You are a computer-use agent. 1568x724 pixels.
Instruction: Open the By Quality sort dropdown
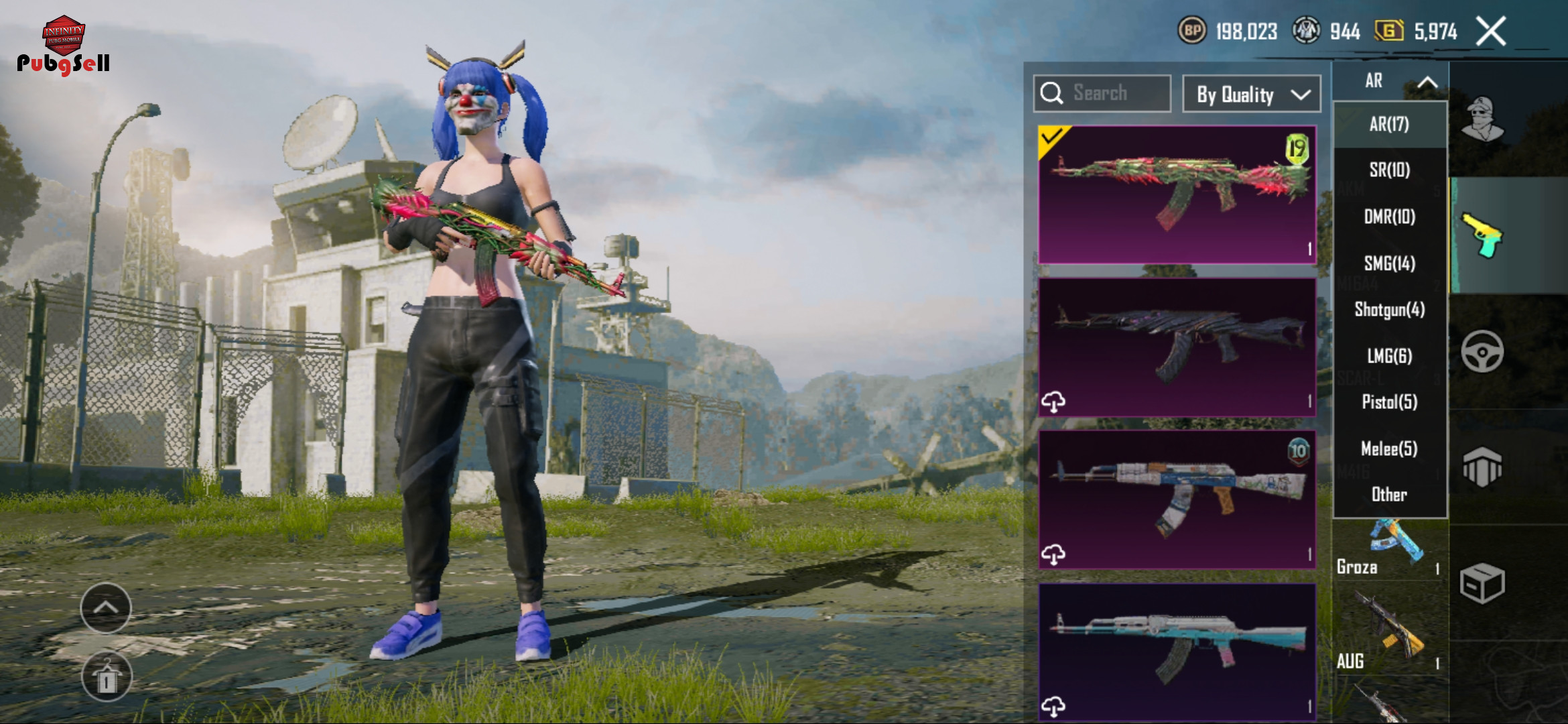click(x=1251, y=95)
